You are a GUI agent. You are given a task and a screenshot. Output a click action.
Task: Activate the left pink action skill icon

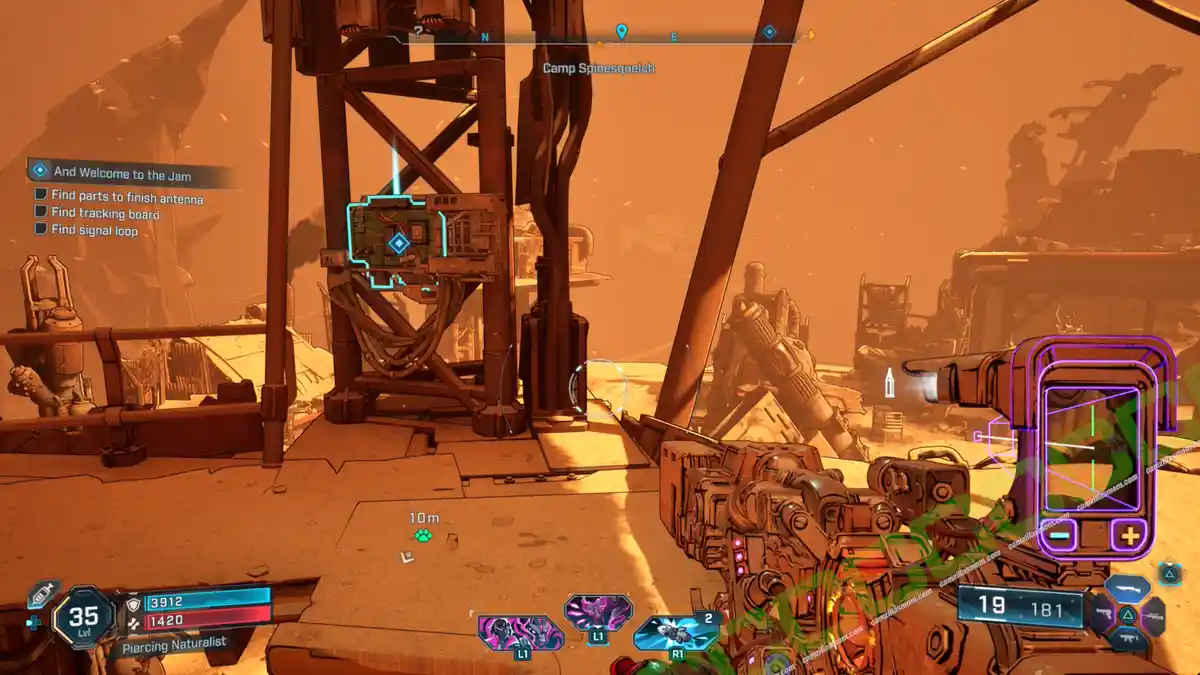click(x=520, y=634)
